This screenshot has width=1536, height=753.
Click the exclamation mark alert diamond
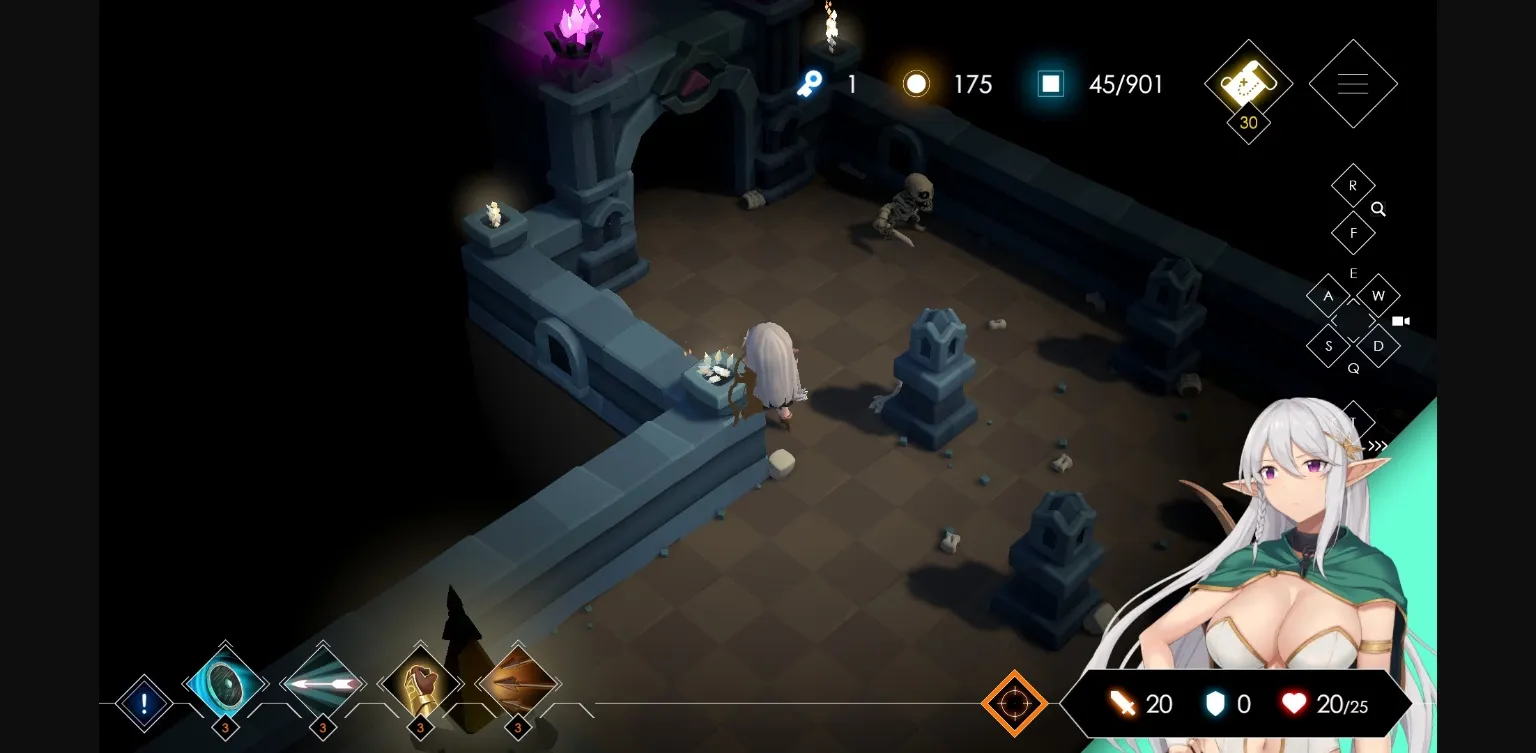point(143,703)
